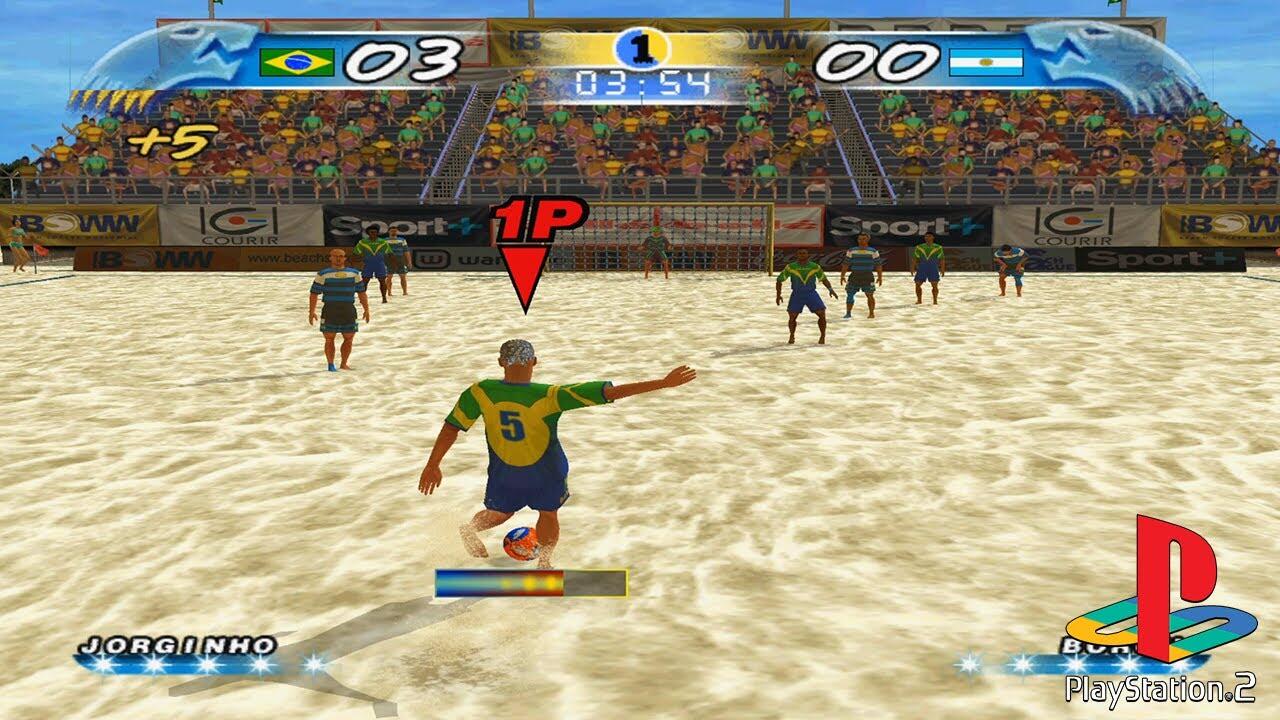Click the Brazil flag icon
This screenshot has width=1280, height=720.
tap(296, 62)
